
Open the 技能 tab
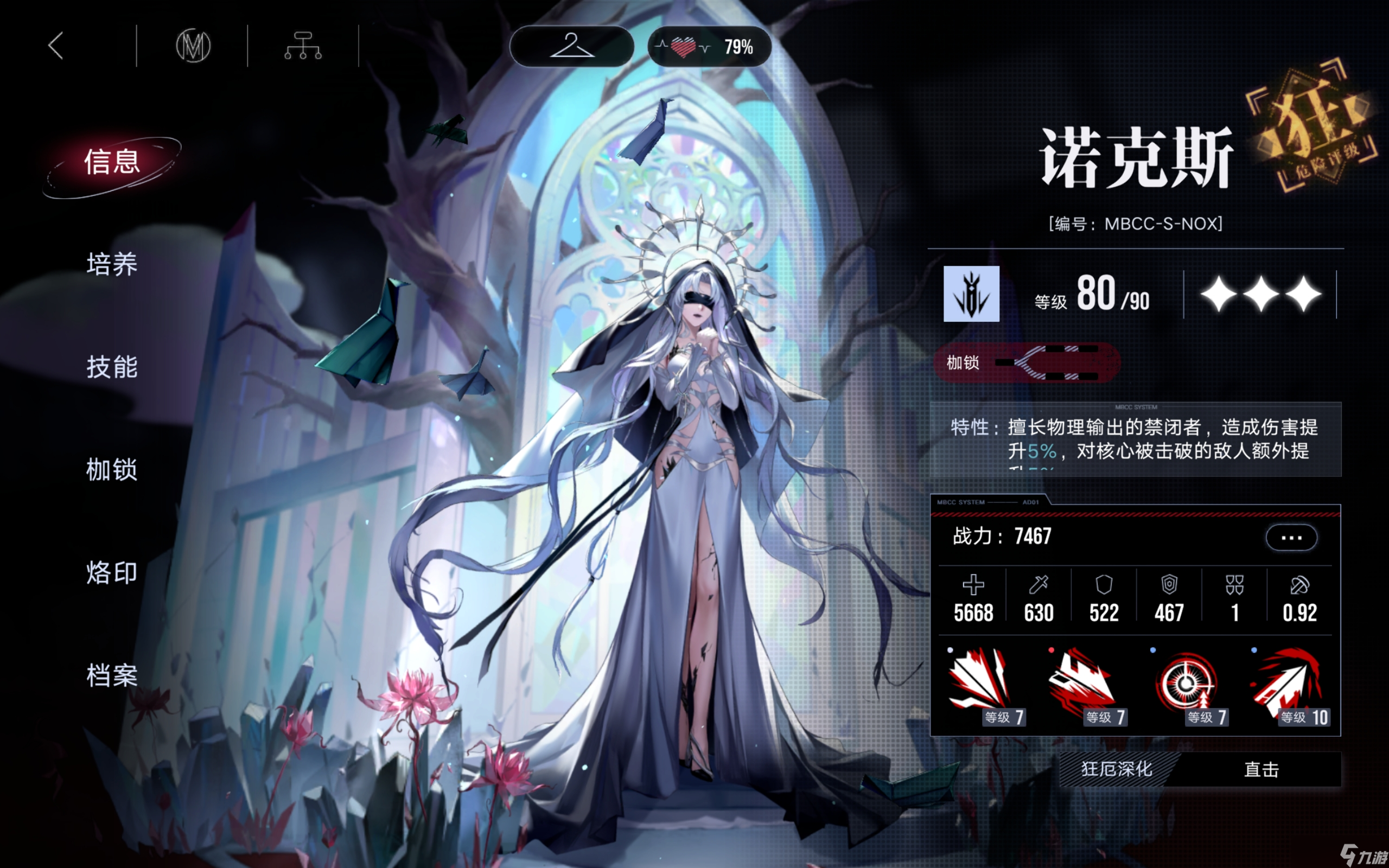112,367
